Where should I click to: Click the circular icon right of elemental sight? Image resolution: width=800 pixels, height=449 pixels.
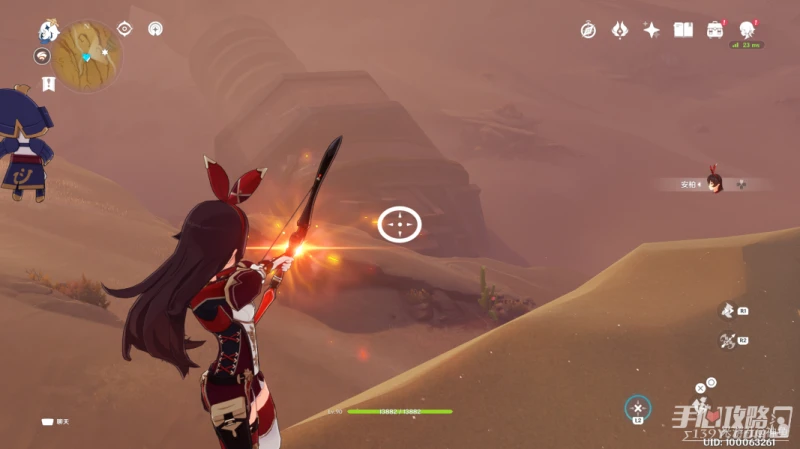[155, 29]
